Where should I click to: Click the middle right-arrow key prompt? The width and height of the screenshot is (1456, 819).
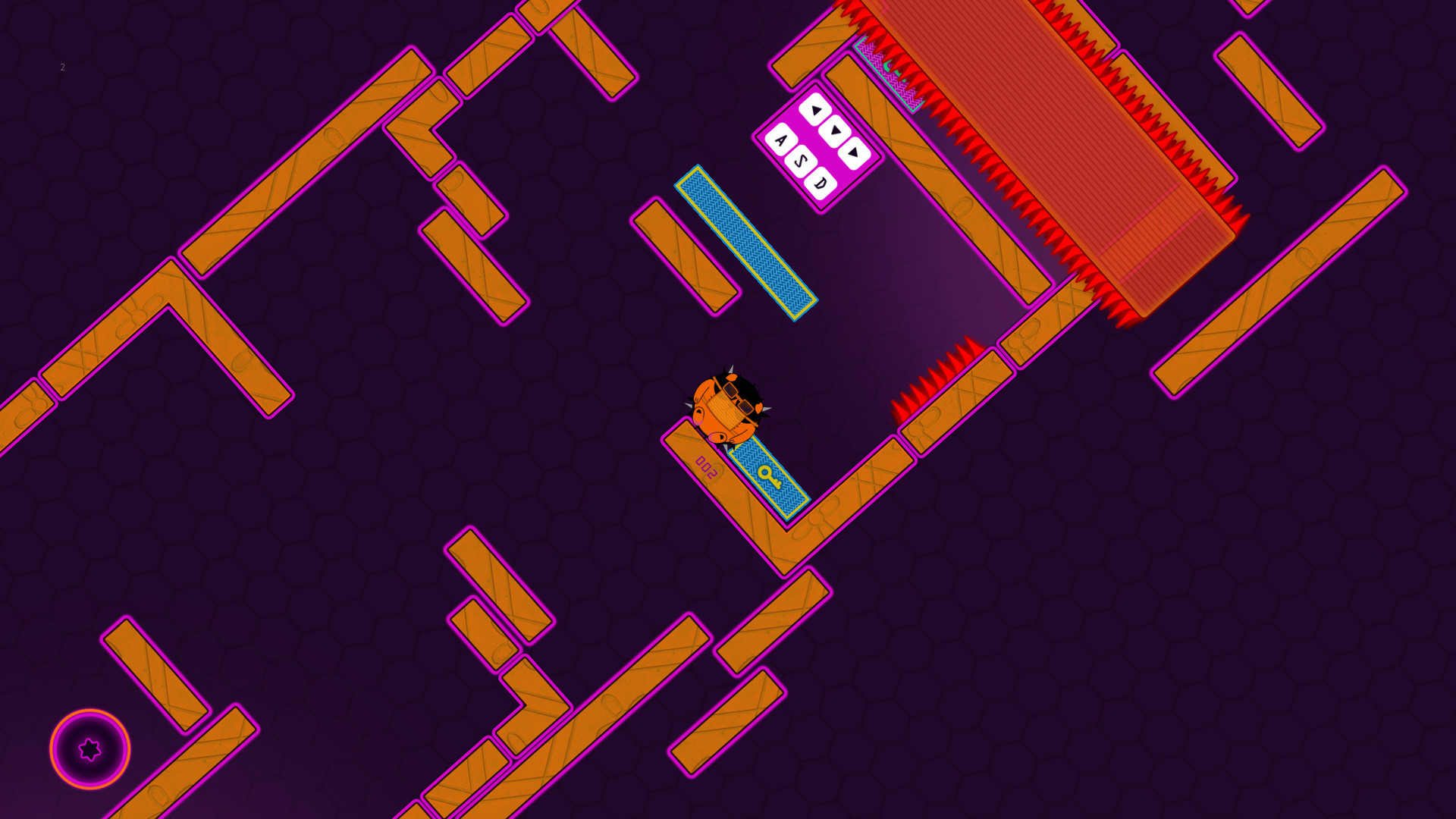click(833, 131)
